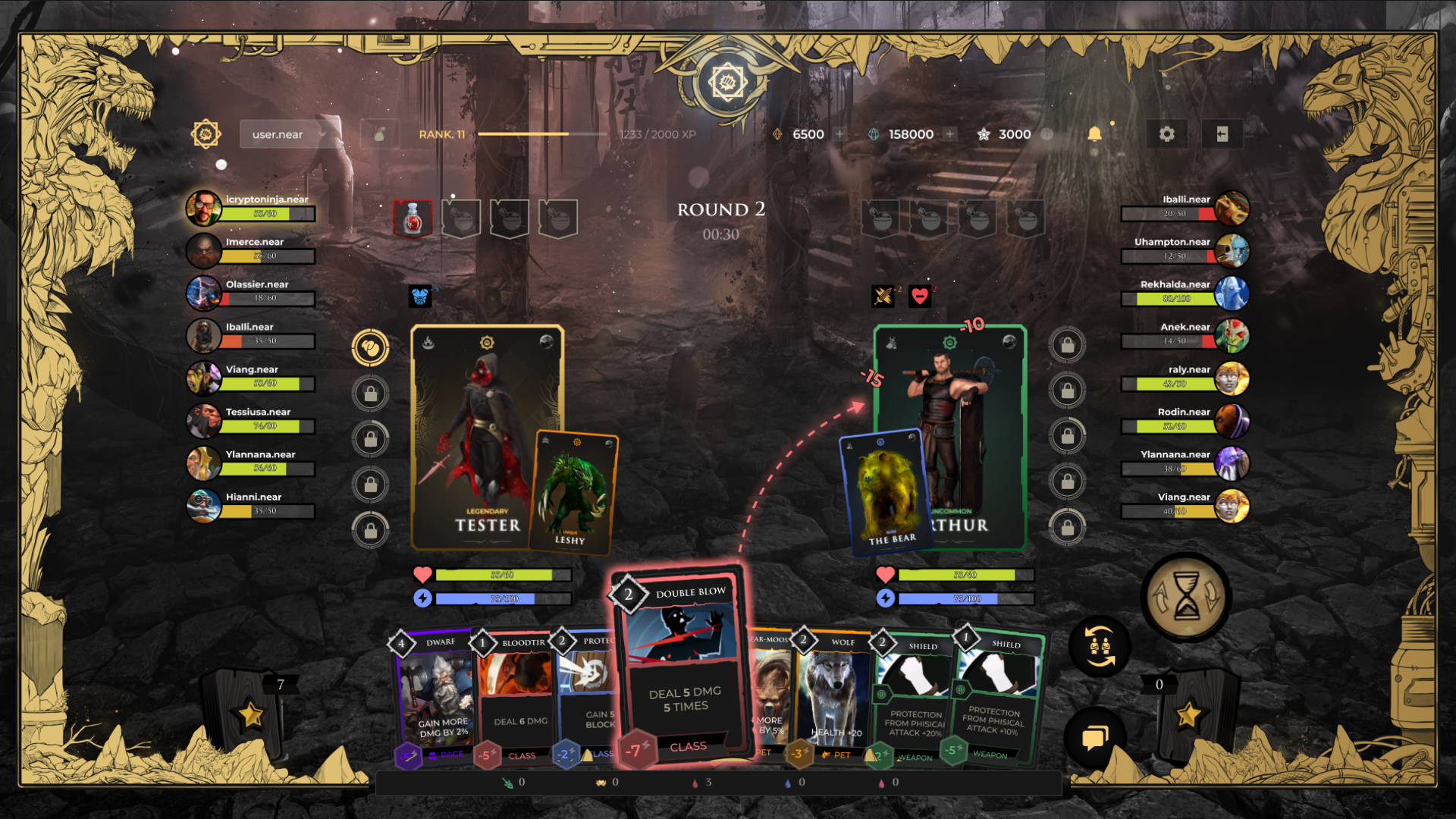Select Rekhalda.near in the opponent list
Viewport: 1456px width, 819px height.
(x=1185, y=292)
